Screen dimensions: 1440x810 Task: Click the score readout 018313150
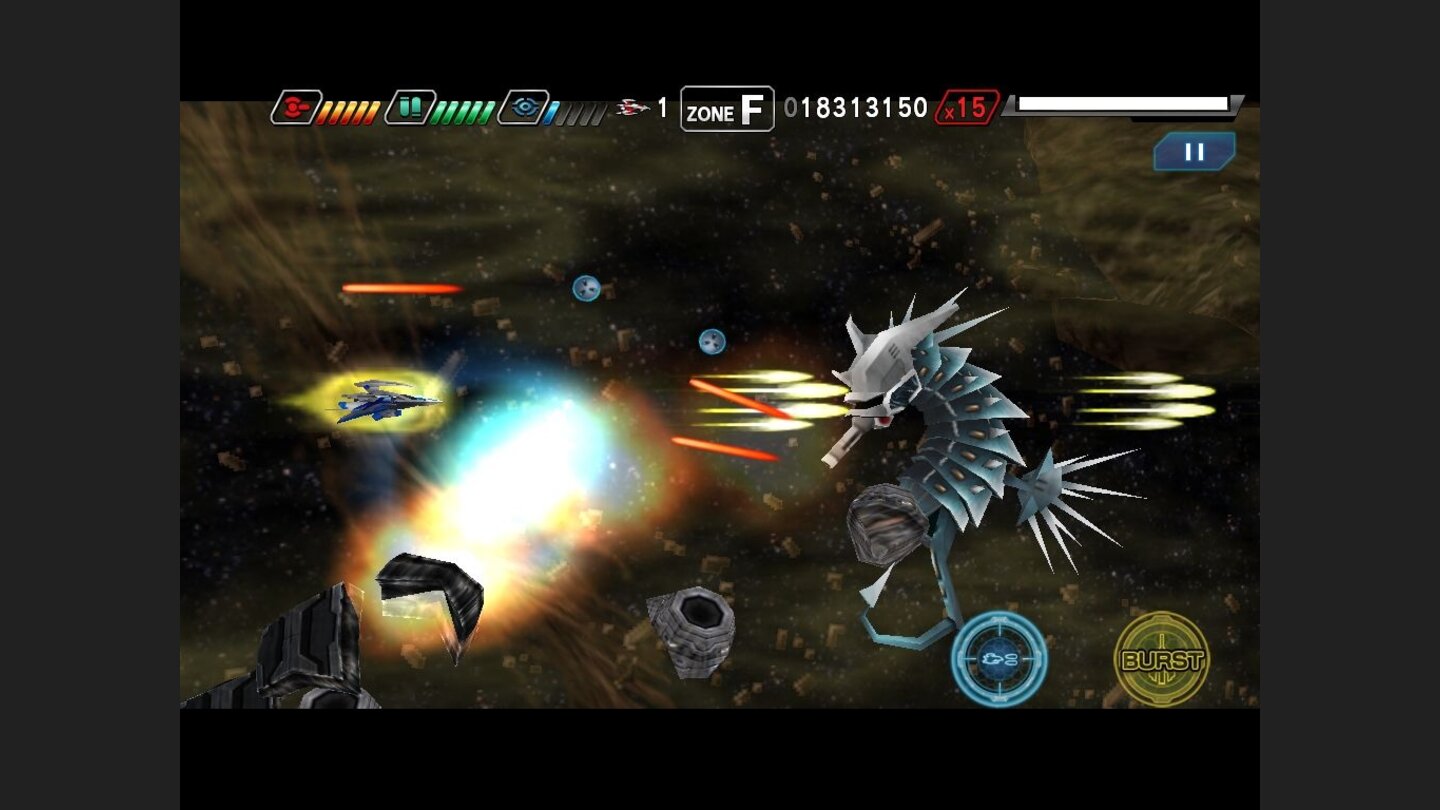[x=862, y=106]
